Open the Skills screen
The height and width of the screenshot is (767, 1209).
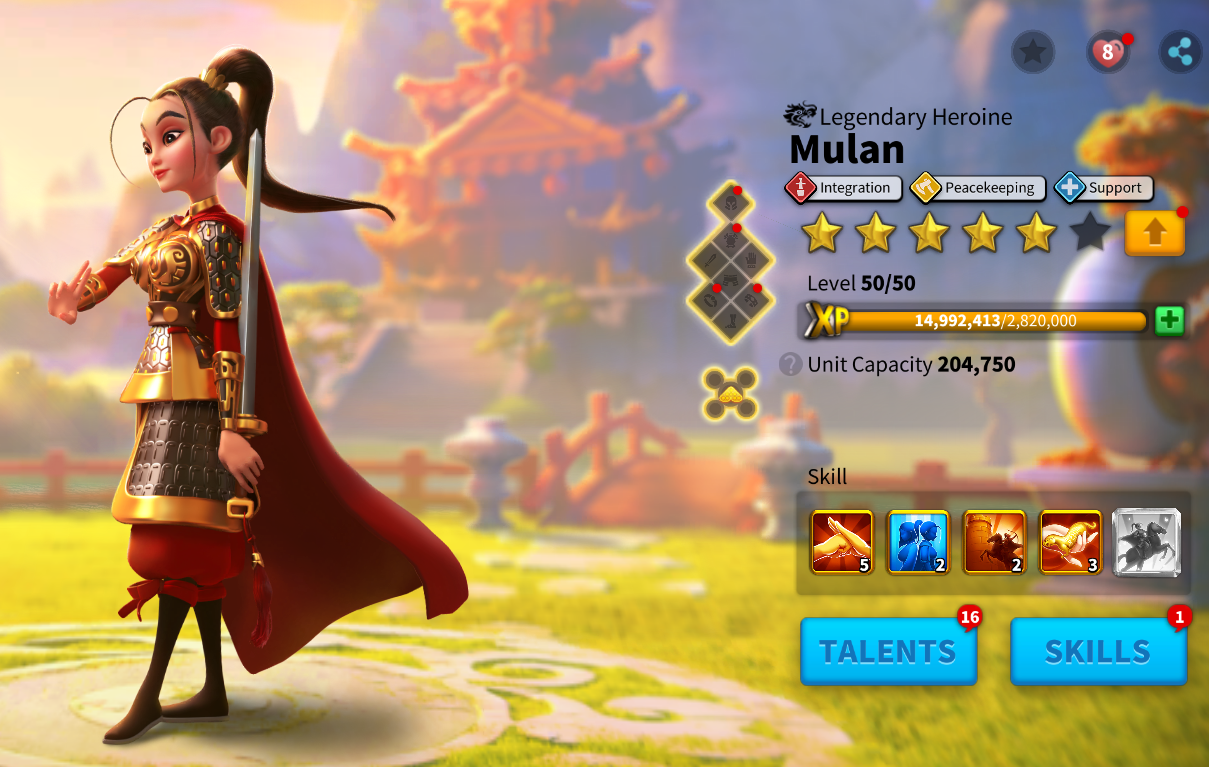coord(1098,651)
